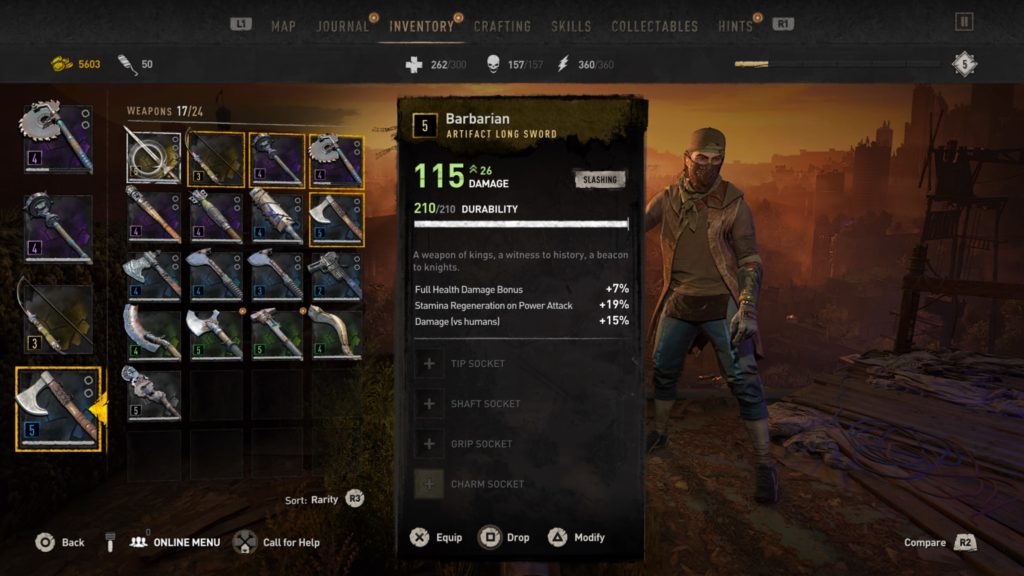Switch to the Map tab
The height and width of the screenshot is (576, 1024).
(x=283, y=26)
